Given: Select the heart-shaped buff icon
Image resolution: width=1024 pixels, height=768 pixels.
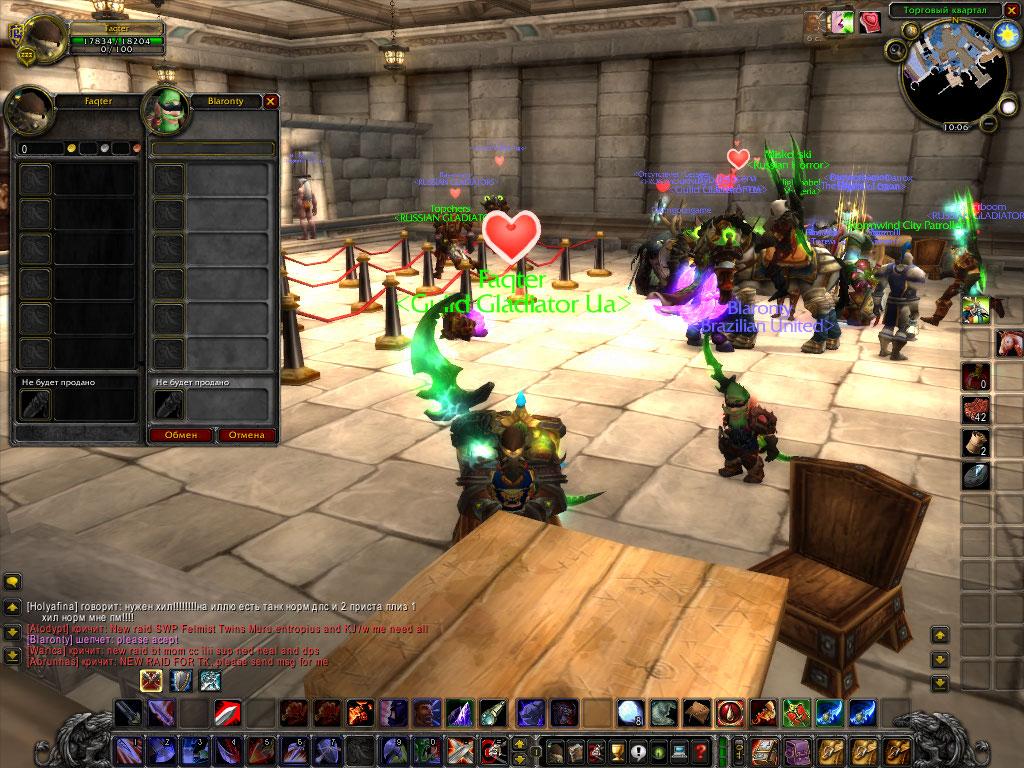Looking at the screenshot, I should click(x=869, y=21).
